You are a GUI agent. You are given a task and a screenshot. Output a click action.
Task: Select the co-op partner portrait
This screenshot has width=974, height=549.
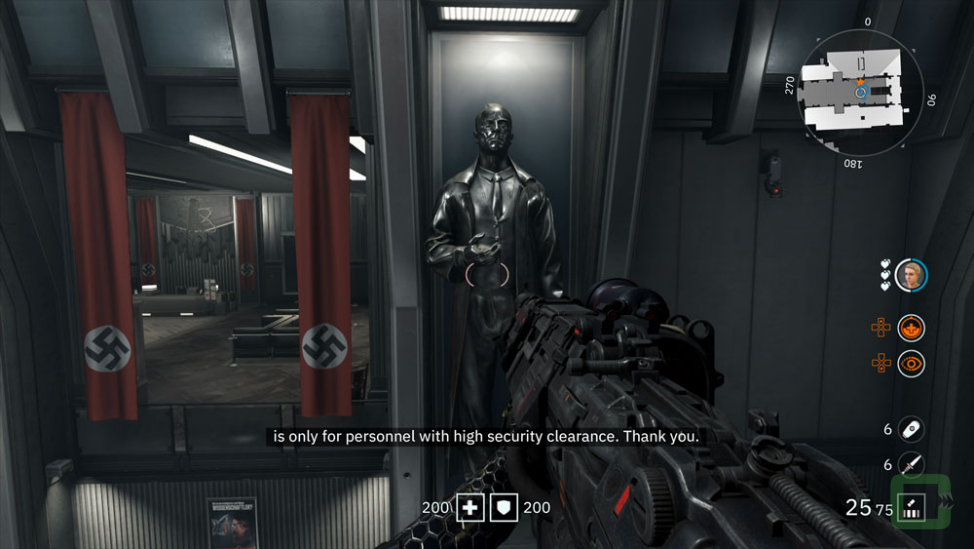pyautogui.click(x=910, y=274)
